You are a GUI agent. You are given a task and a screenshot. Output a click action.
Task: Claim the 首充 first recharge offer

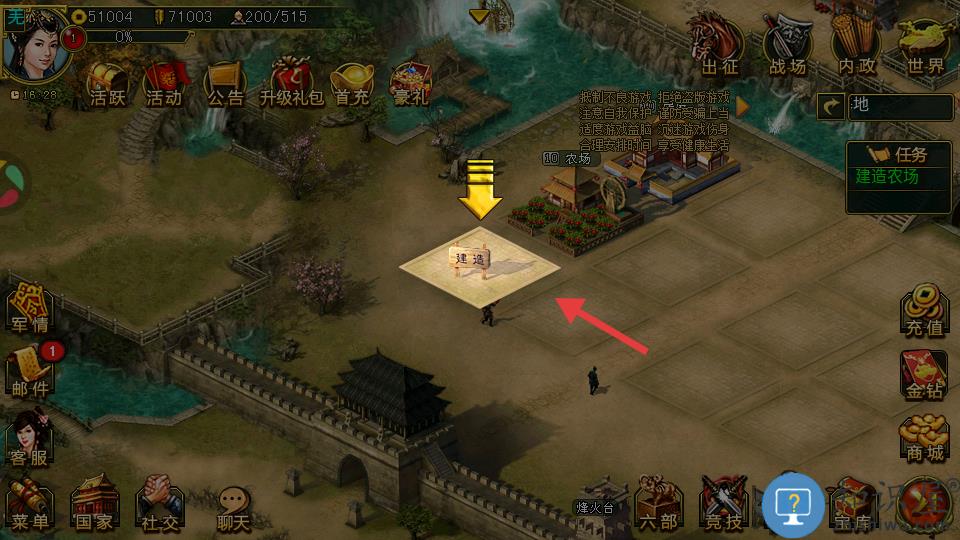point(352,82)
